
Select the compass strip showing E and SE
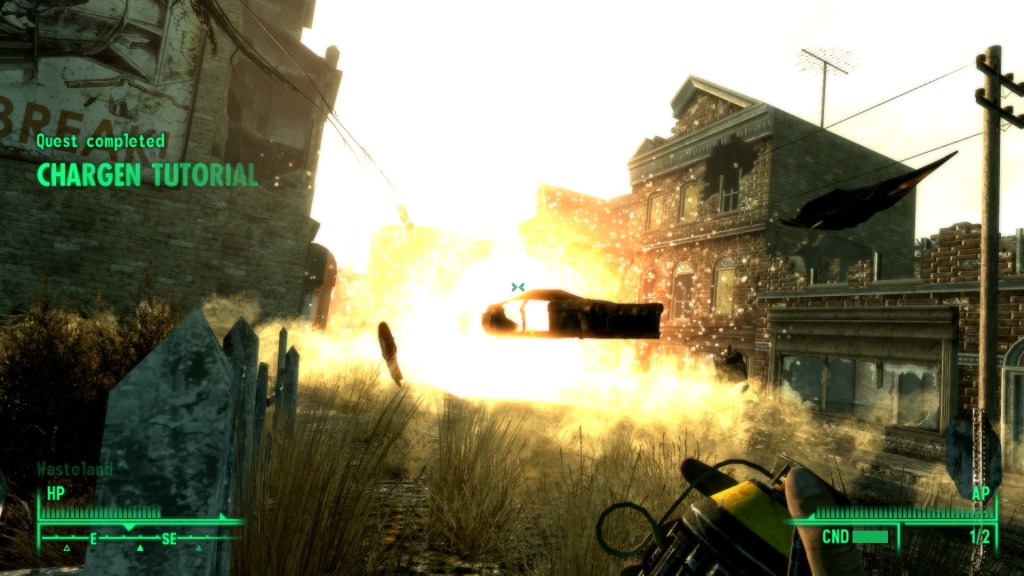pyautogui.click(x=139, y=538)
